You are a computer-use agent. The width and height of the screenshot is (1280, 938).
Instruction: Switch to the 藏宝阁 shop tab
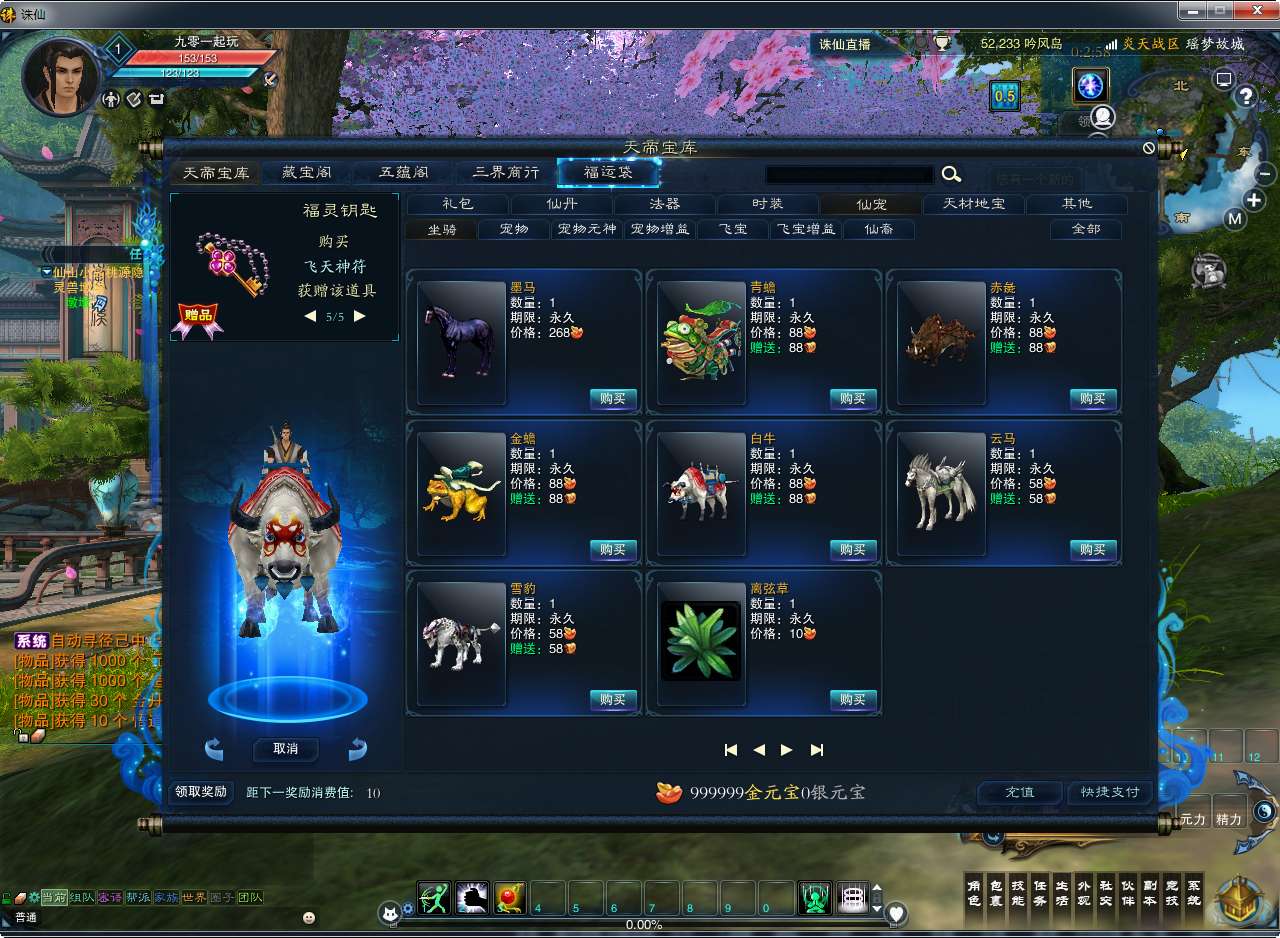pyautogui.click(x=307, y=173)
